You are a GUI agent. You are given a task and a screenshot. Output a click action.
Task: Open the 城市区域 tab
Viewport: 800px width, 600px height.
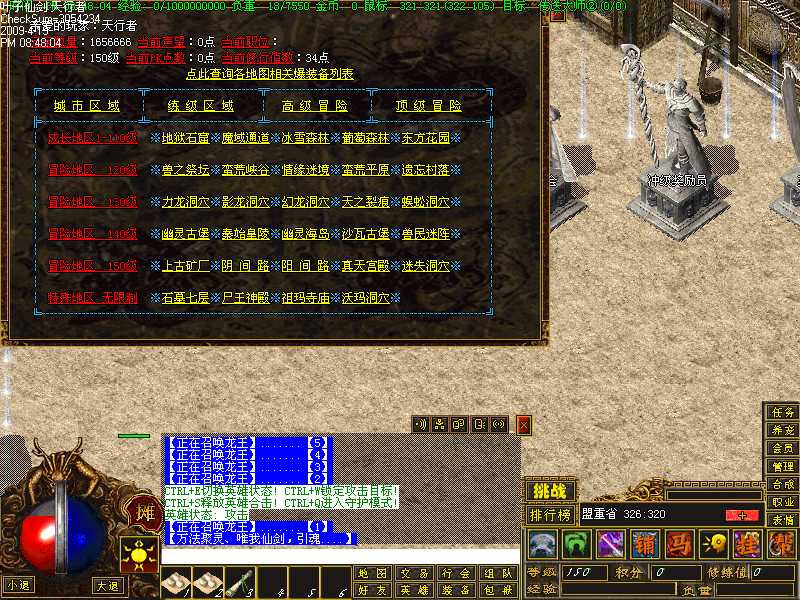(87, 106)
